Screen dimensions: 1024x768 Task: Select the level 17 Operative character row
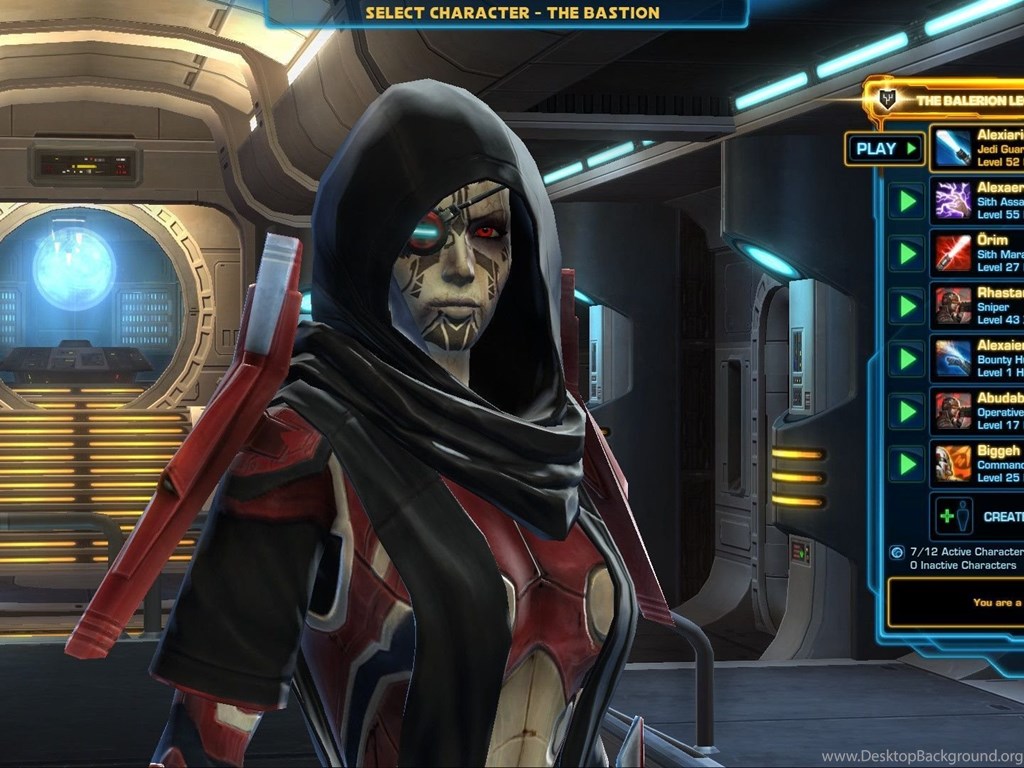tap(977, 411)
